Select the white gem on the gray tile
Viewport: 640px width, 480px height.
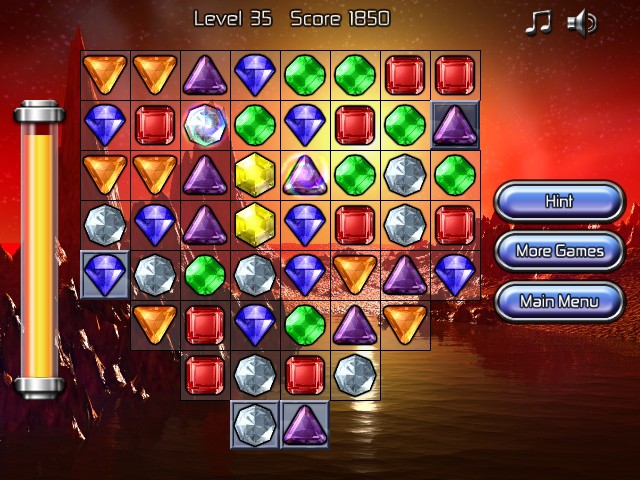tap(255, 424)
